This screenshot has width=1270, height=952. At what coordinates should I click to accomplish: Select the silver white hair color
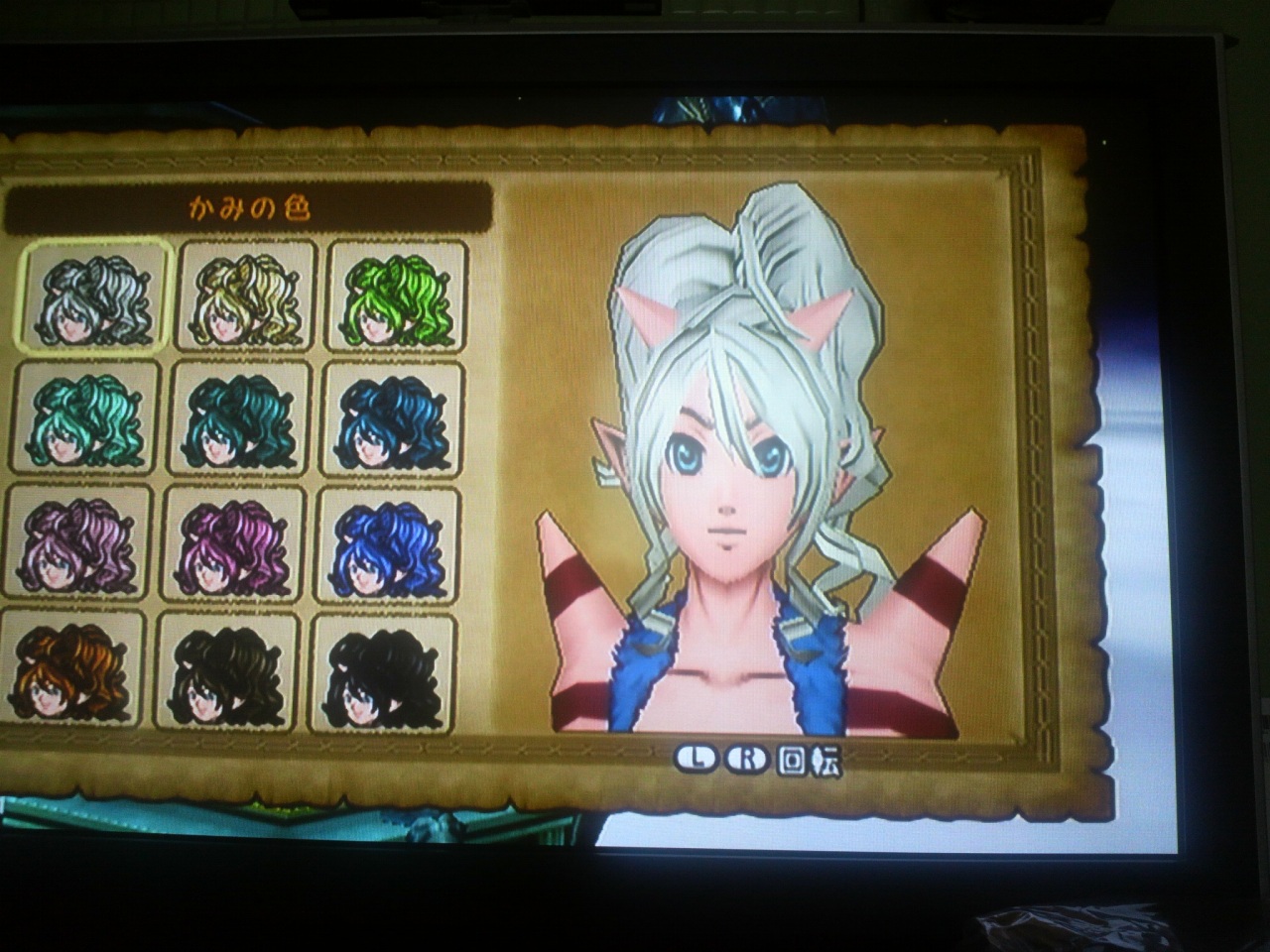92,296
